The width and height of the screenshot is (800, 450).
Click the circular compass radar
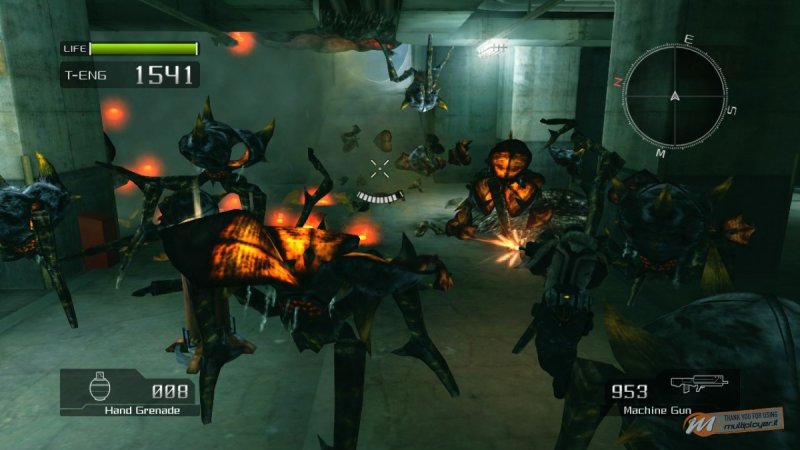pyautogui.click(x=676, y=96)
